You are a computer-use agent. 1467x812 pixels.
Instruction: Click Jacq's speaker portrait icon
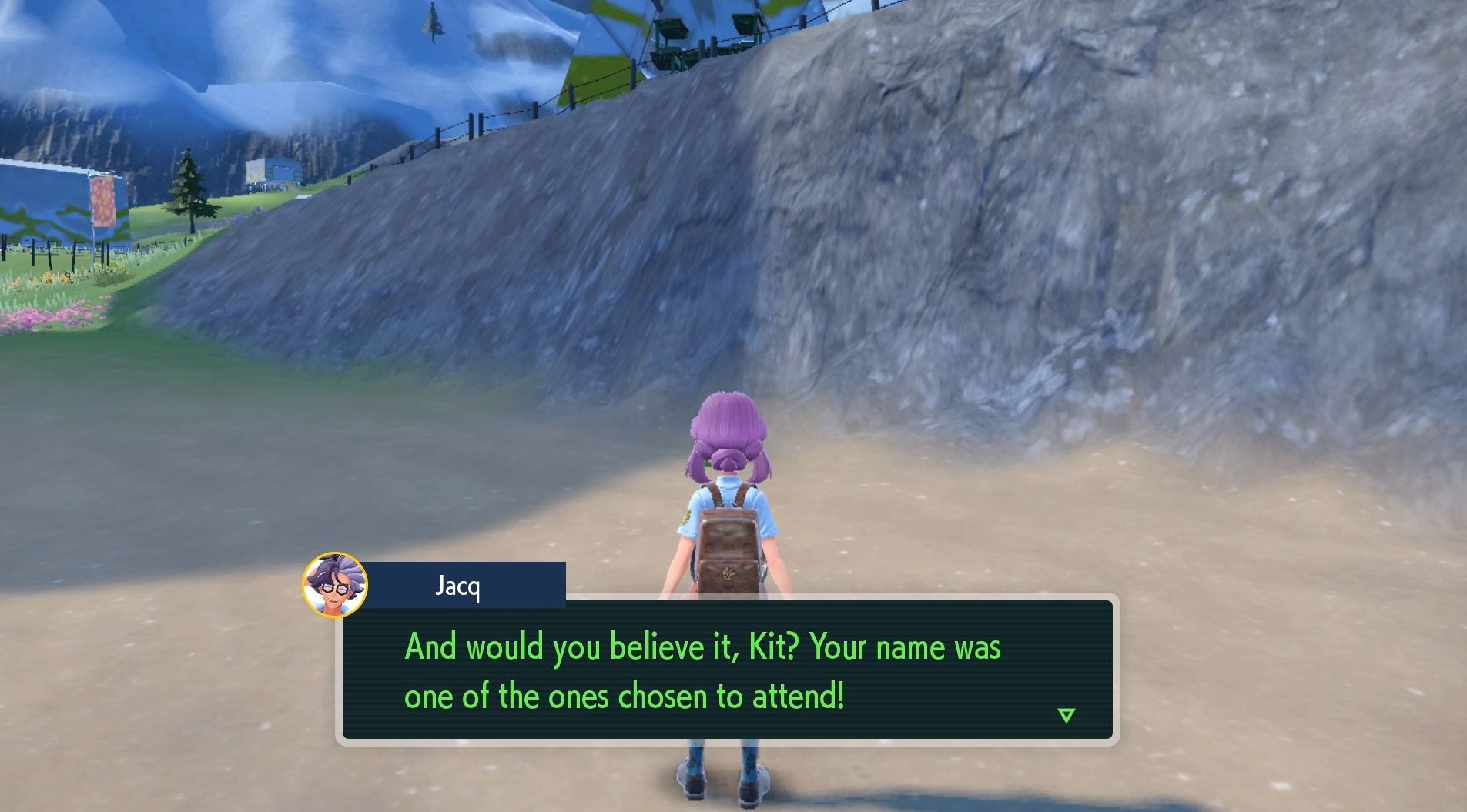(x=335, y=585)
